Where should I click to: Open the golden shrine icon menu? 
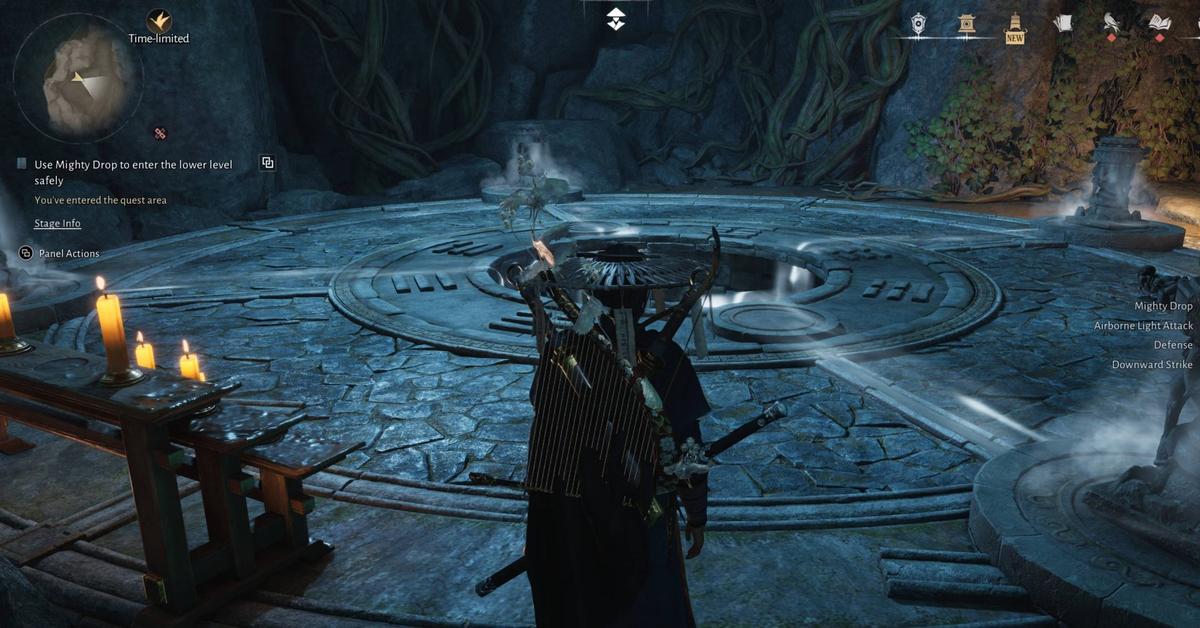966,24
